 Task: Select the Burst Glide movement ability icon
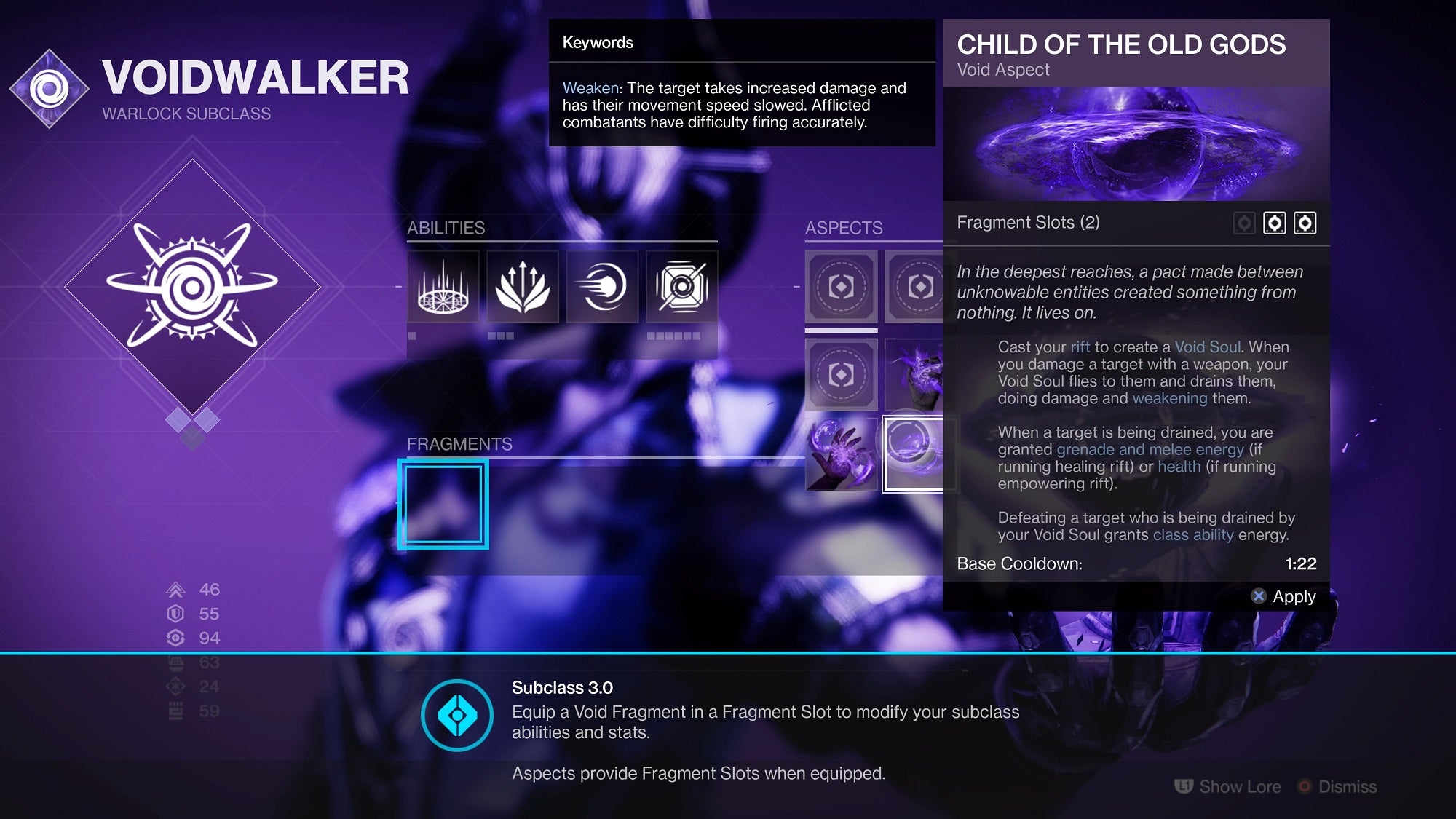(523, 288)
